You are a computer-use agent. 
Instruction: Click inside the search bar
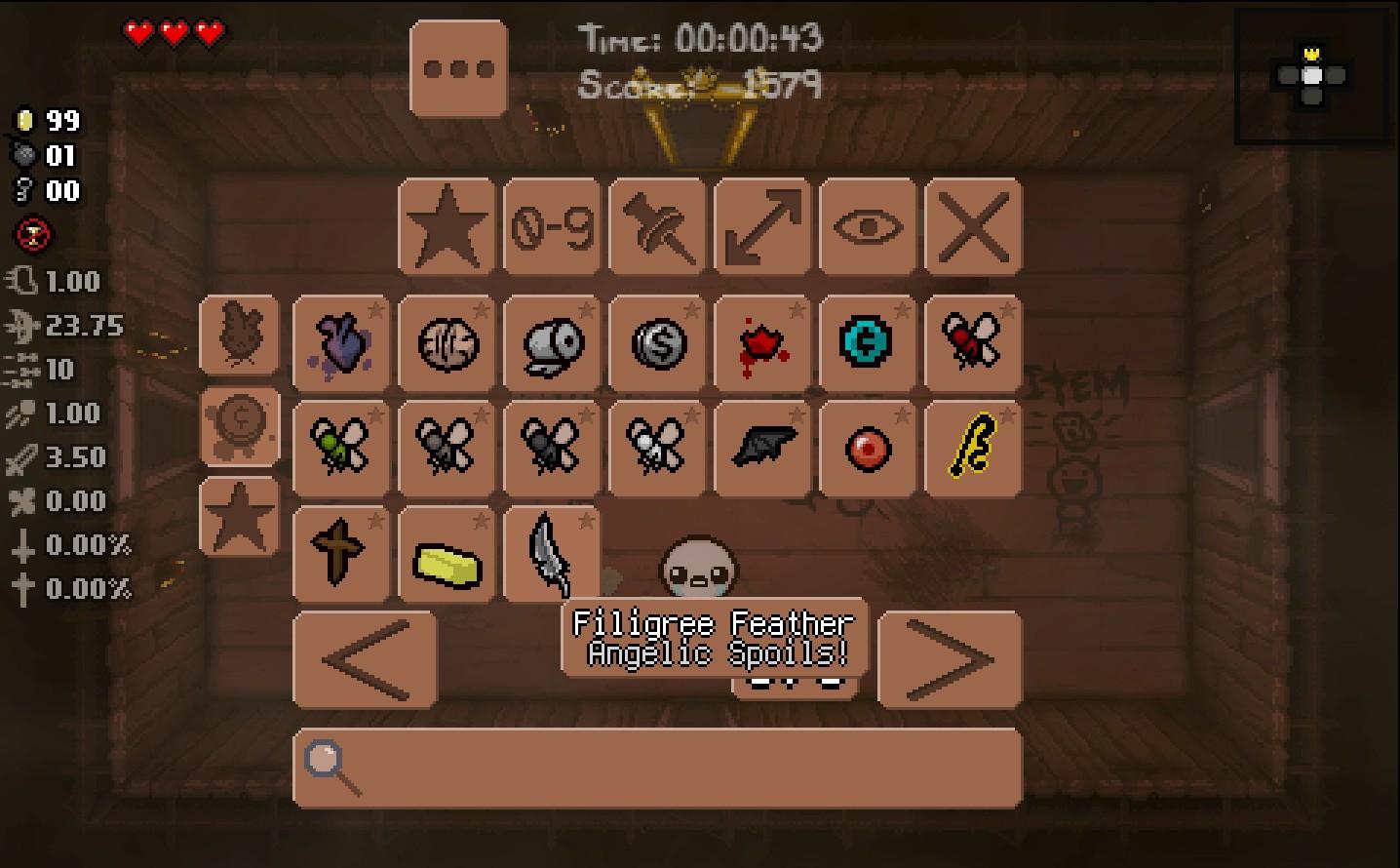pos(653,769)
